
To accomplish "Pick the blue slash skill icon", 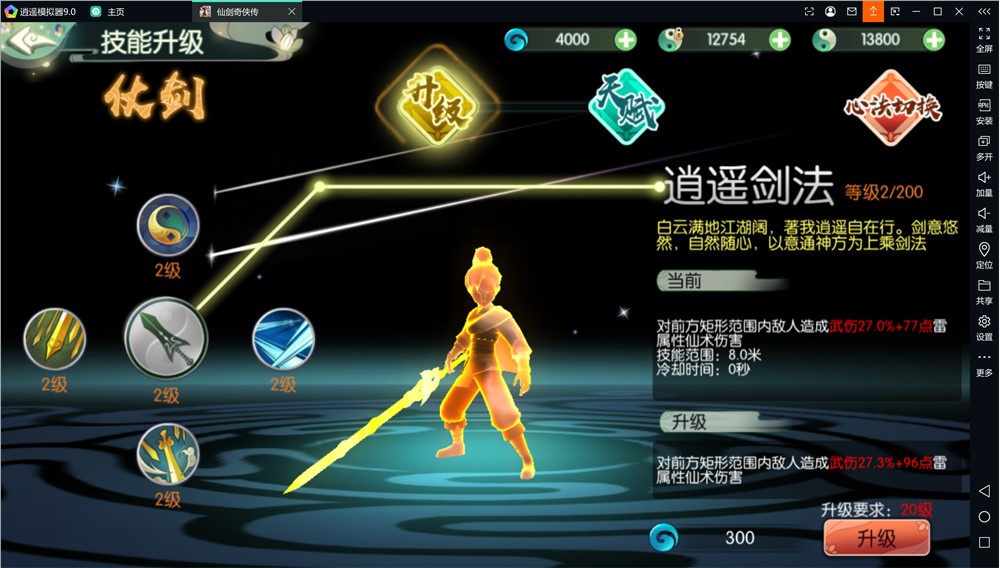I will coord(283,339).
